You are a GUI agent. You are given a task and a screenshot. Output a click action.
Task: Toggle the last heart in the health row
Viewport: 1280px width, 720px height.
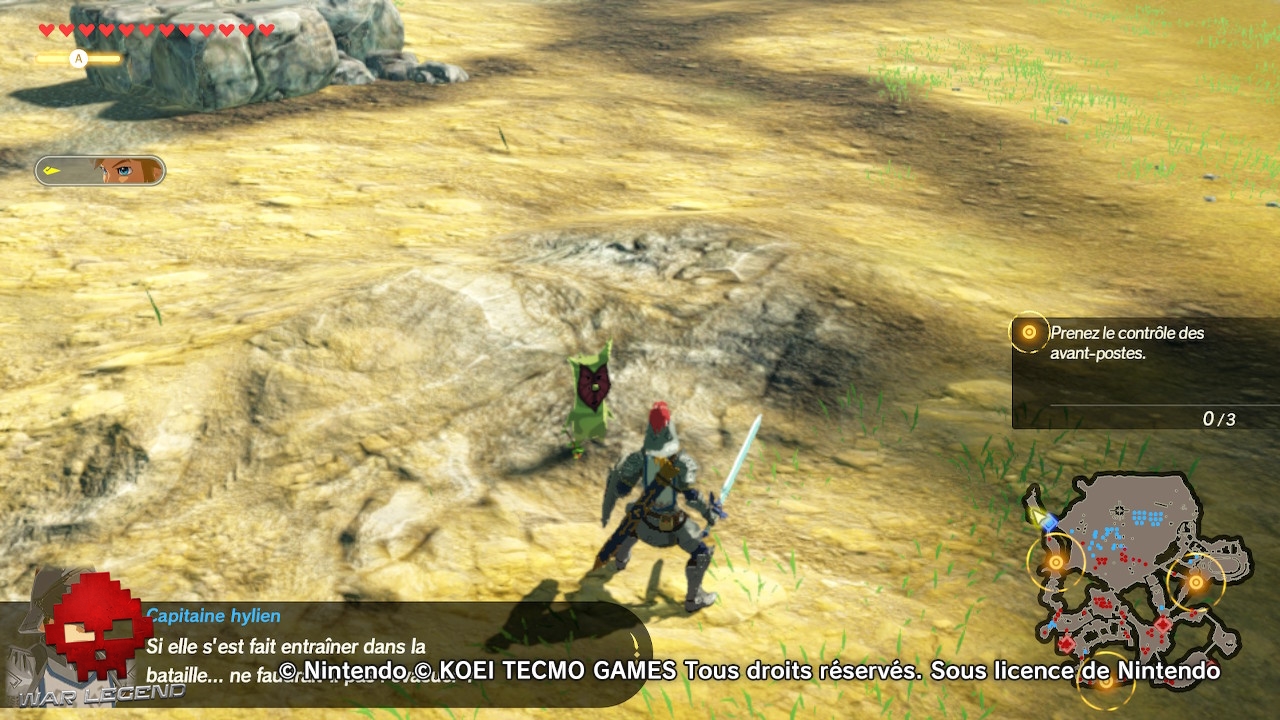[266, 29]
